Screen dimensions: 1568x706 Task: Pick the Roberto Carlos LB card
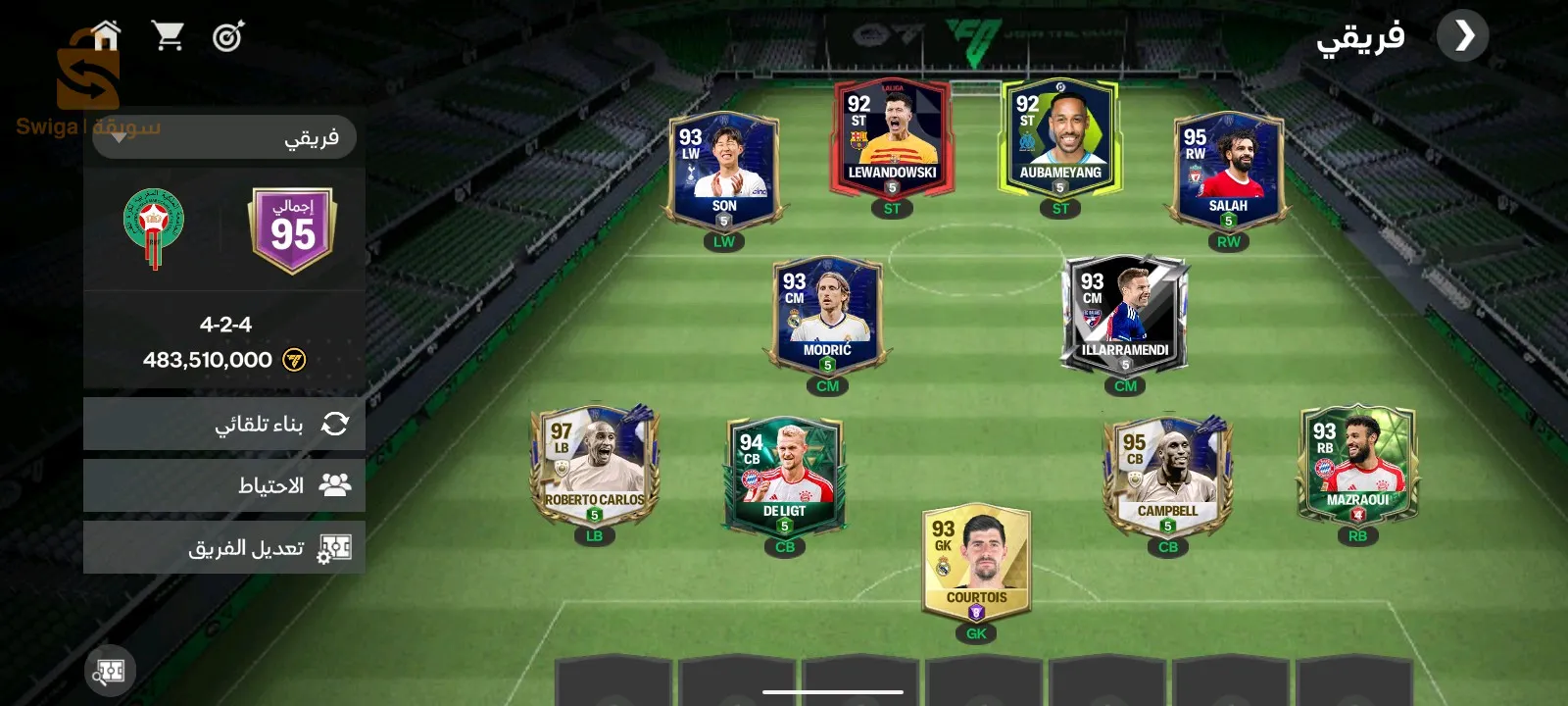point(594,466)
